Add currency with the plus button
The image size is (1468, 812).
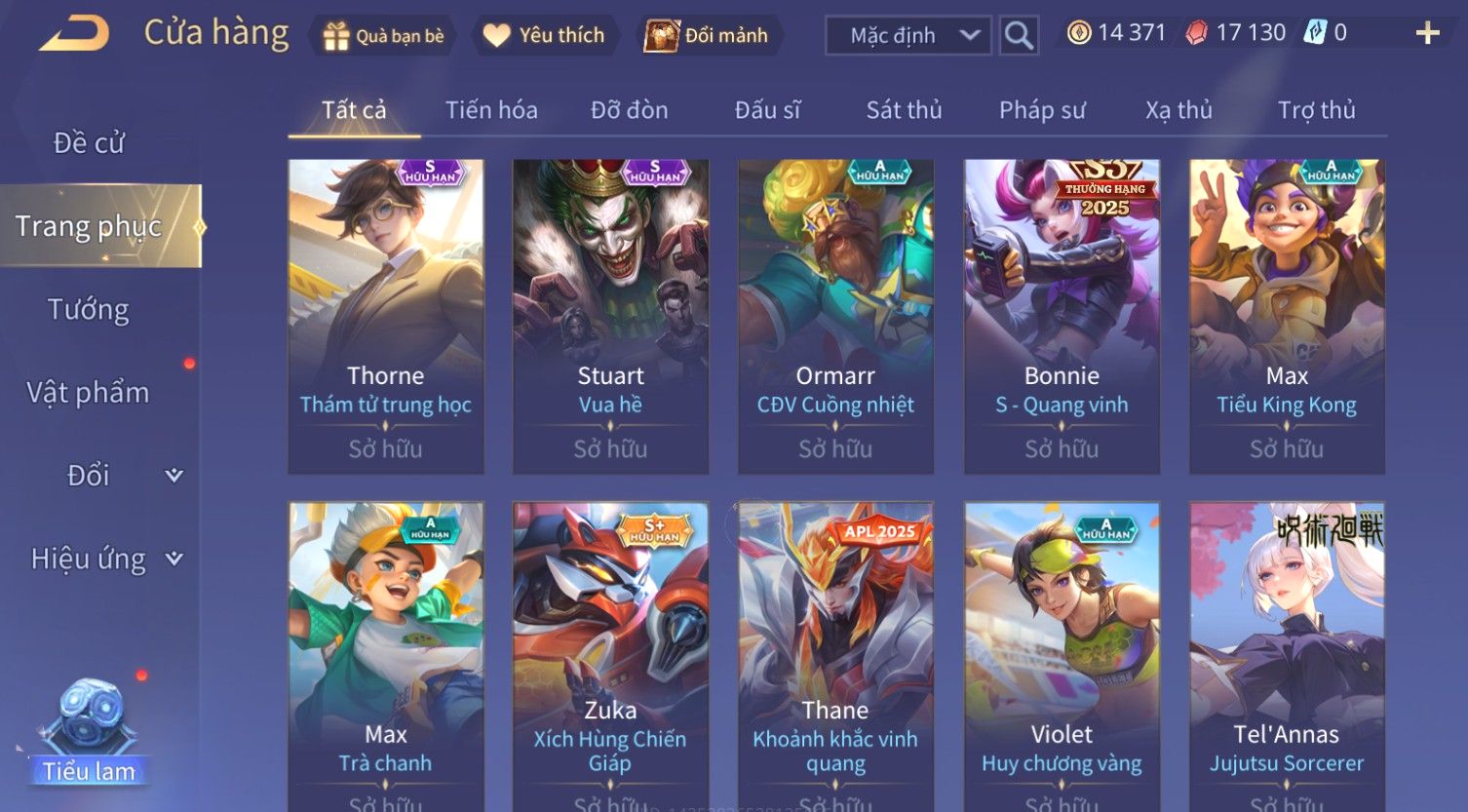(1427, 34)
